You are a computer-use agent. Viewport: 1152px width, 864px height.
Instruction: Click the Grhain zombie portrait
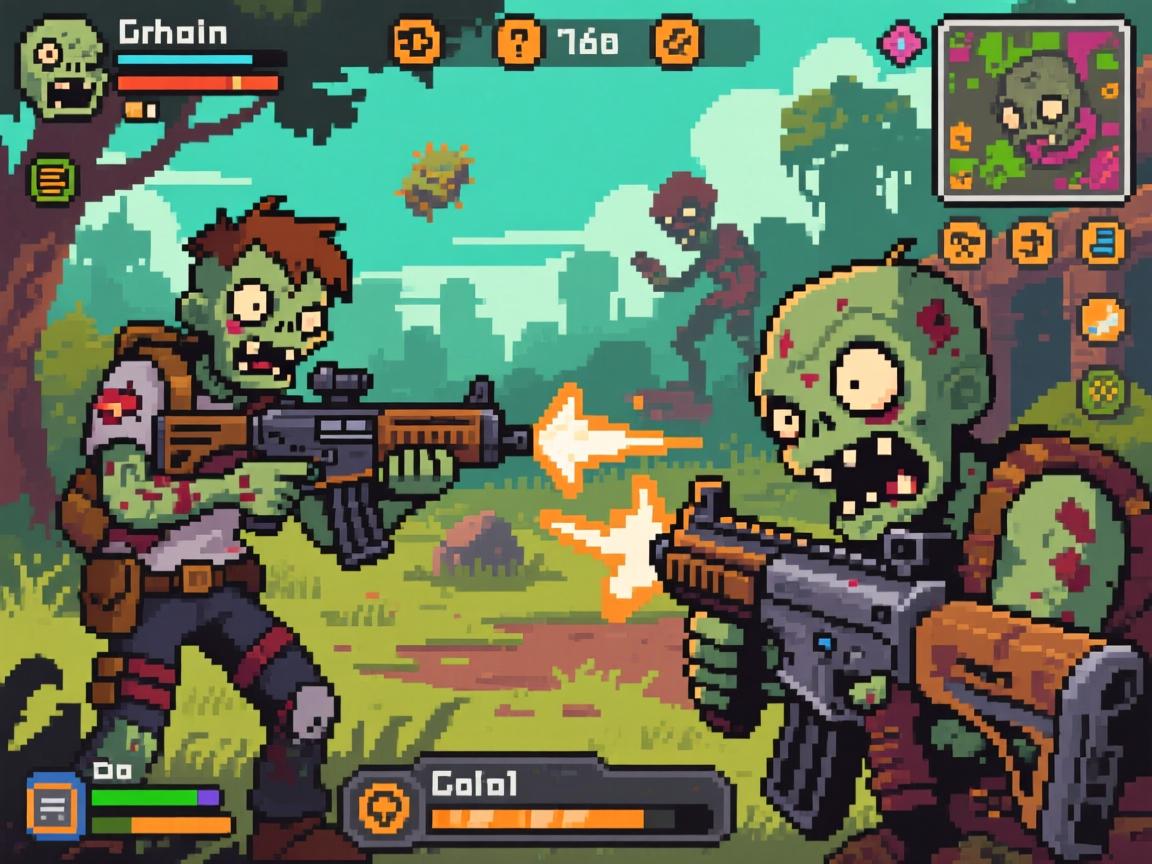click(63, 67)
